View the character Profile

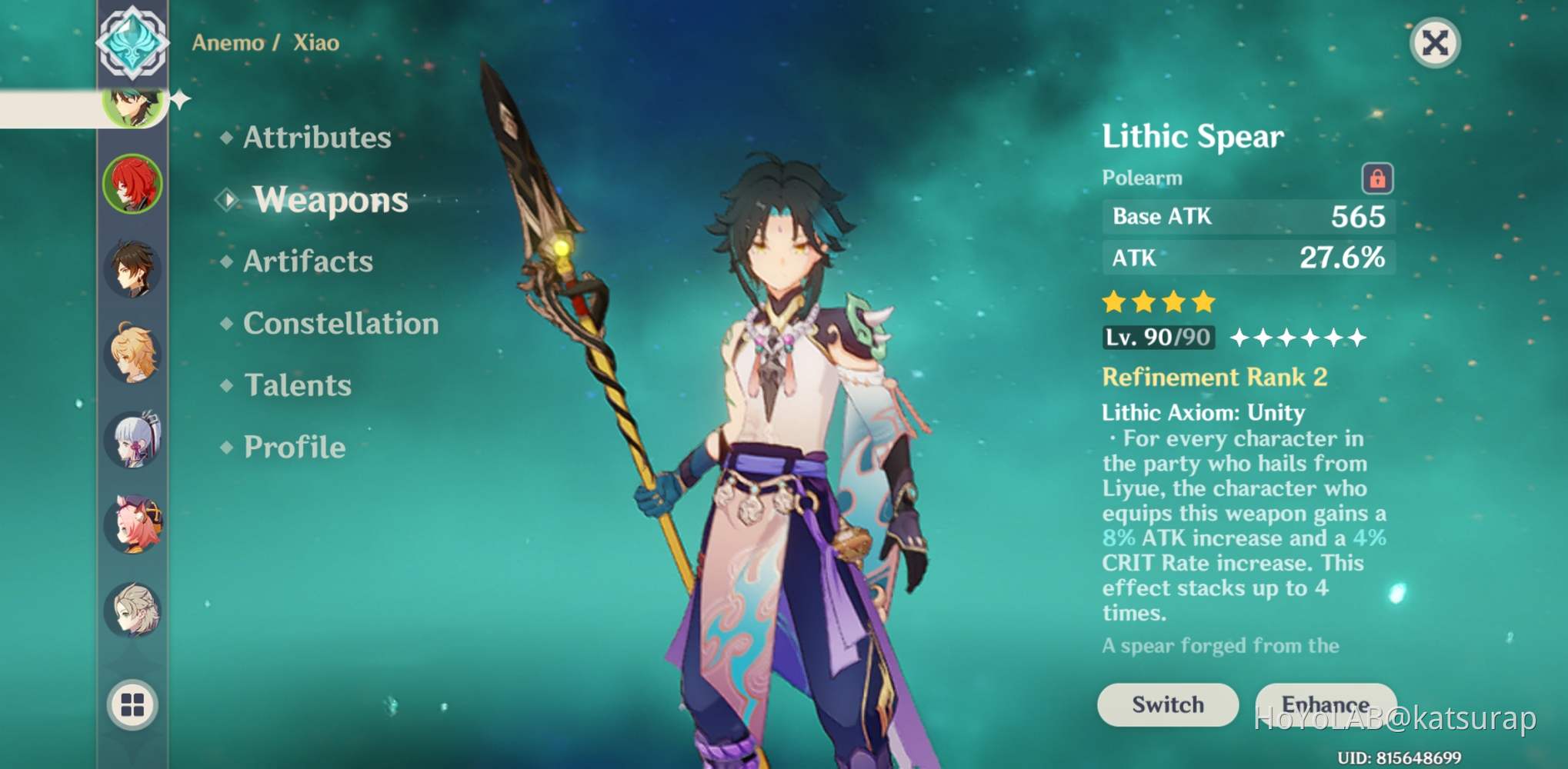(294, 448)
